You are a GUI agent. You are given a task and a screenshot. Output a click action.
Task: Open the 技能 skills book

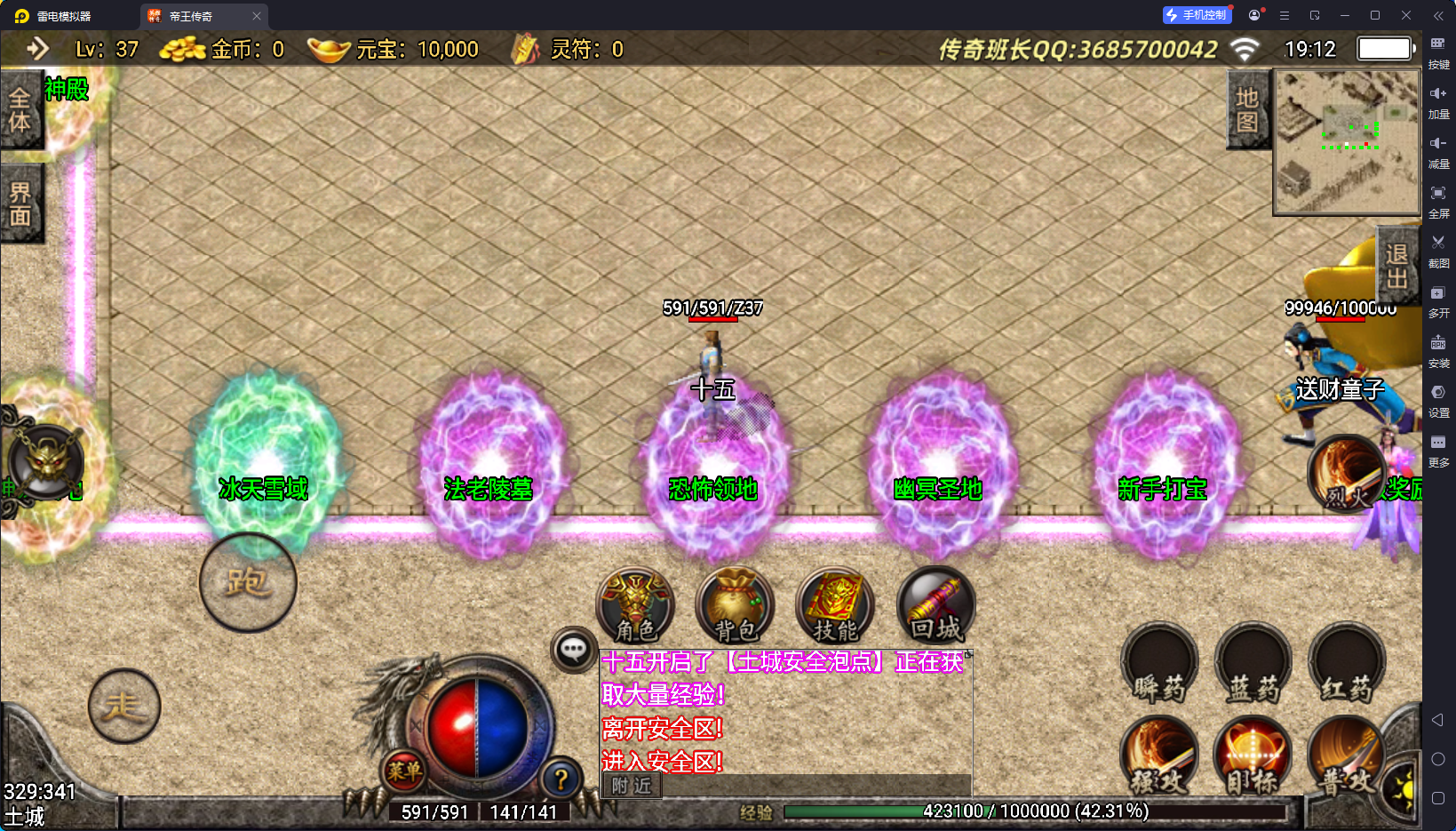pyautogui.click(x=835, y=605)
